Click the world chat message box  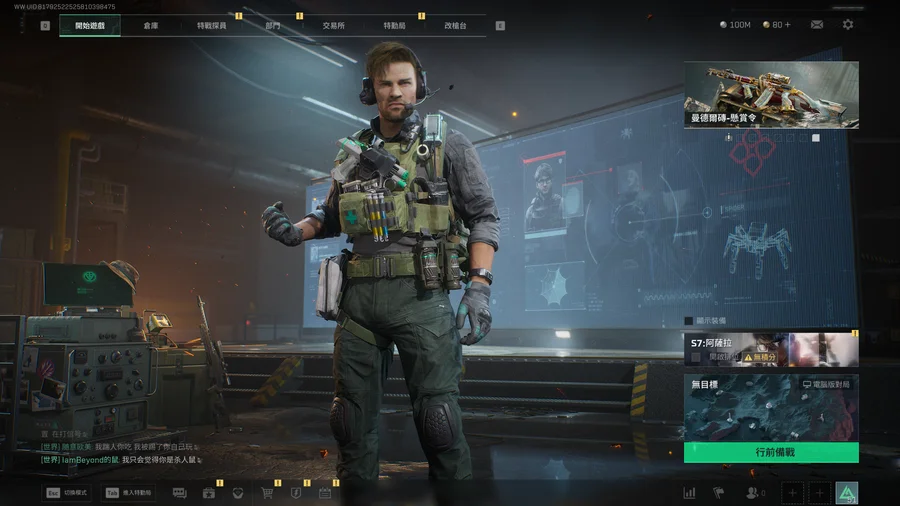[120, 453]
